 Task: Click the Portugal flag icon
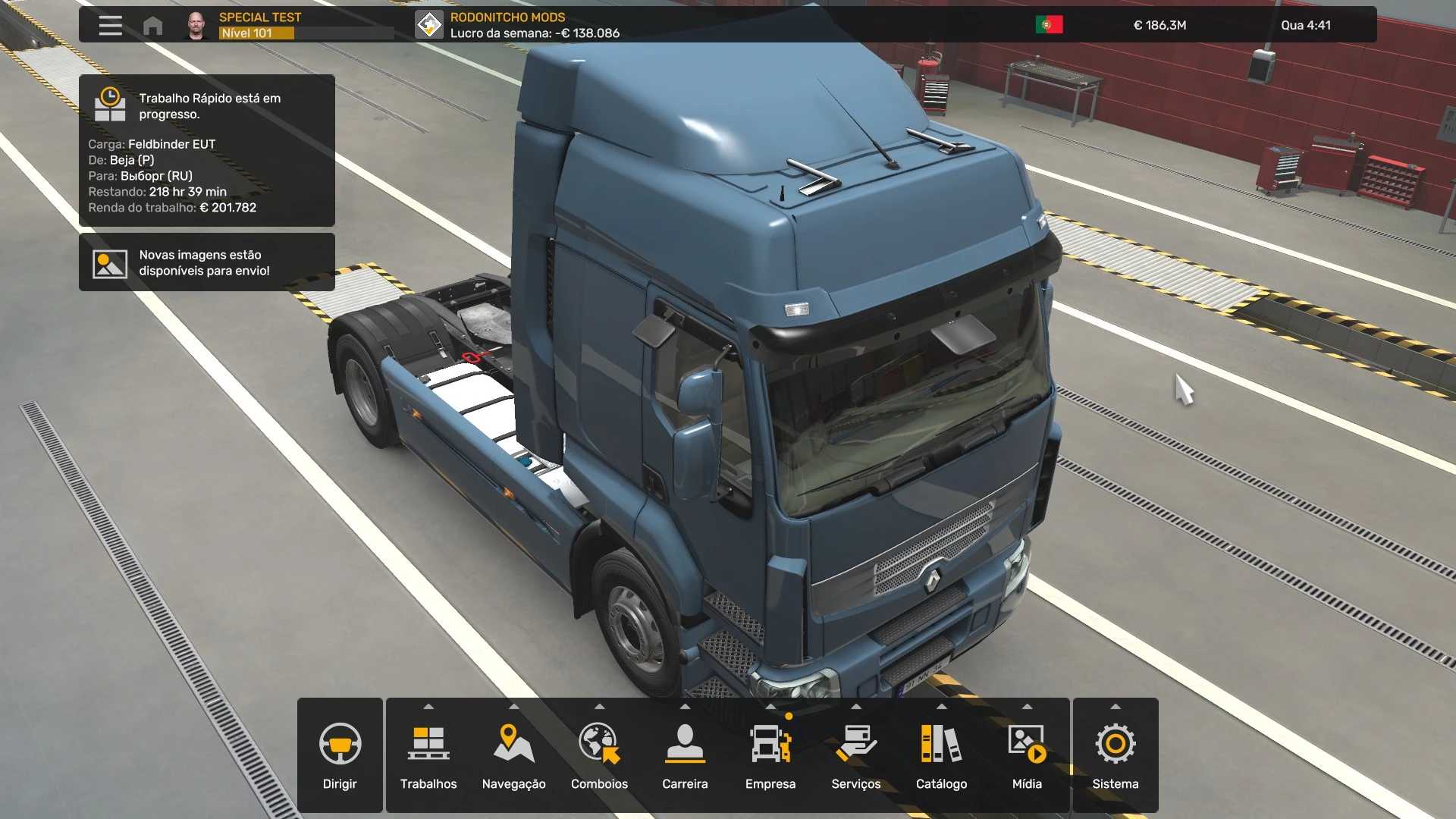tap(1049, 25)
